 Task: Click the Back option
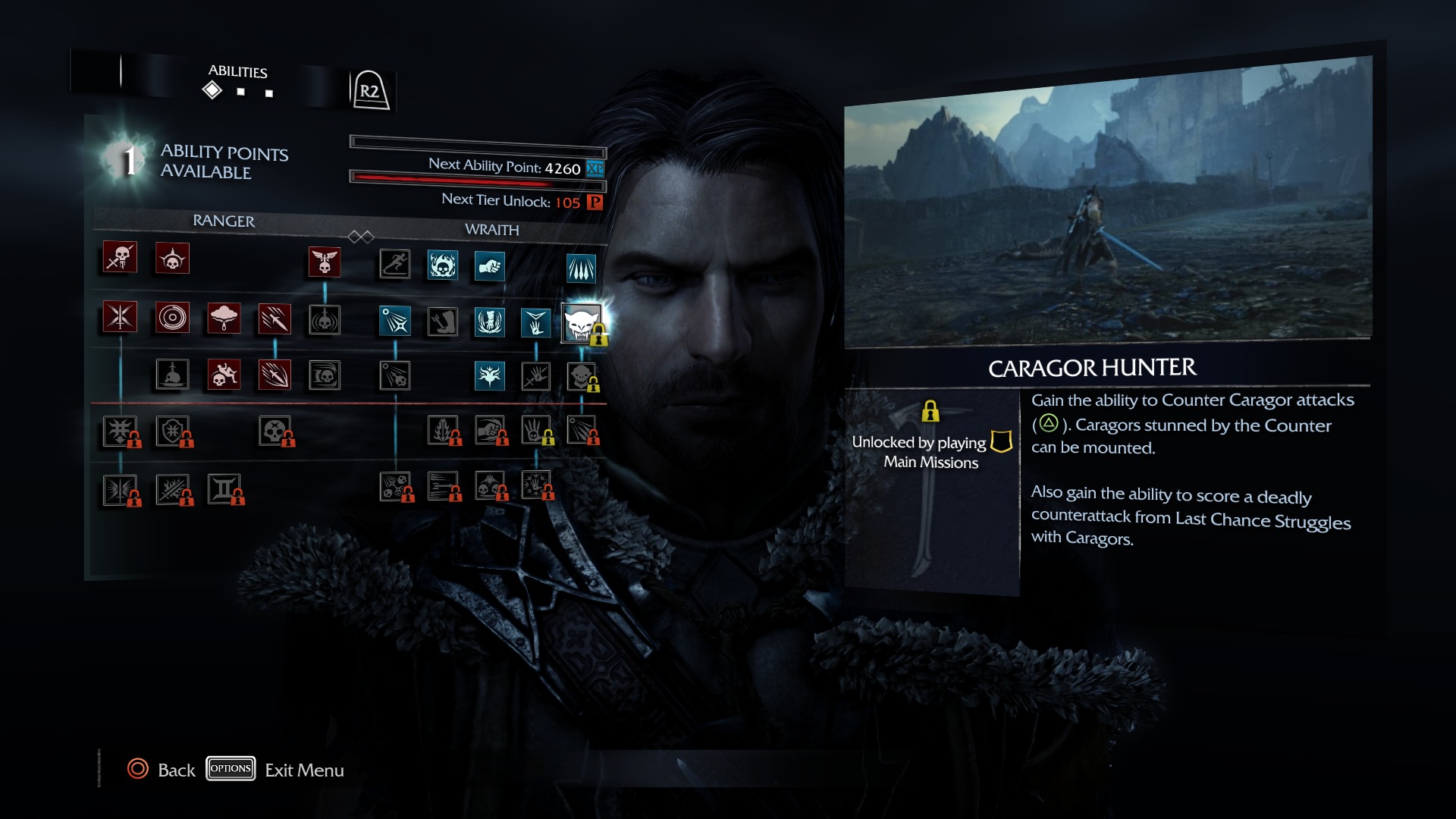(176, 770)
